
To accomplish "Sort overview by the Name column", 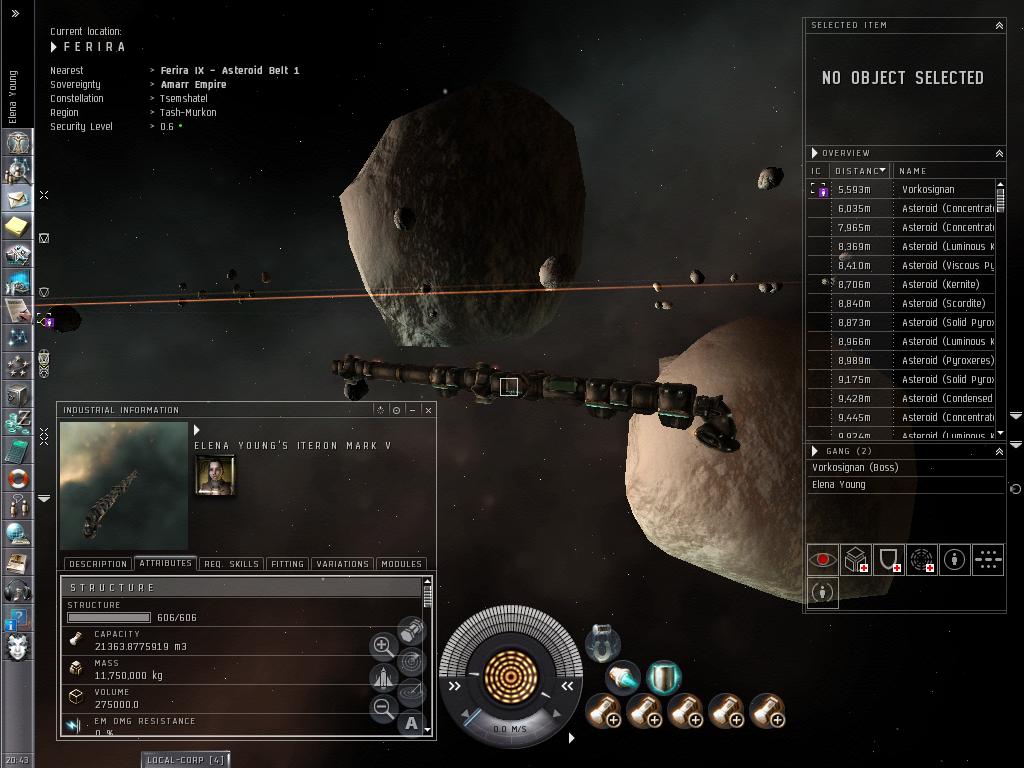I will (x=940, y=171).
